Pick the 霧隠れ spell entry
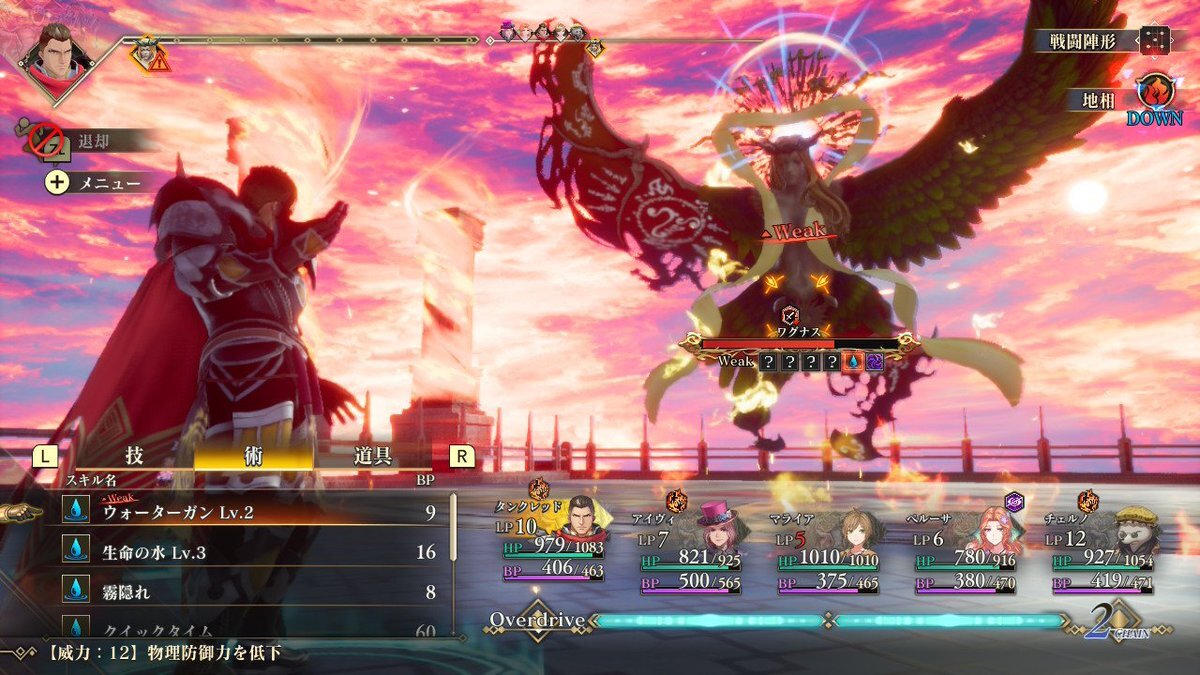The width and height of the screenshot is (1200, 675). click(250, 592)
